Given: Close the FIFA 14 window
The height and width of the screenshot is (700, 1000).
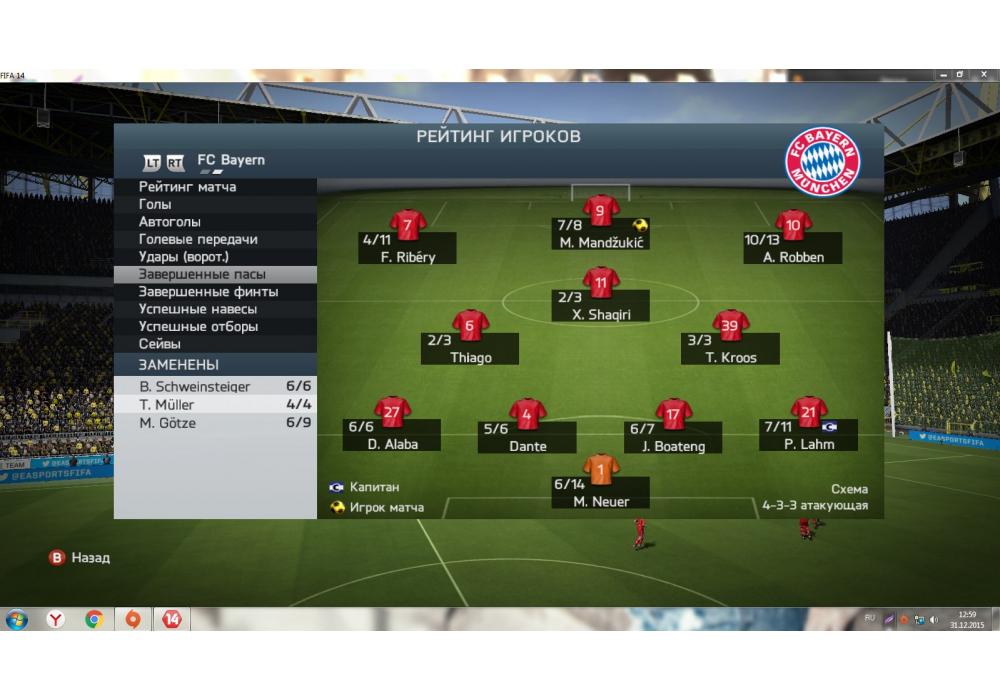Looking at the screenshot, I should [x=983, y=75].
